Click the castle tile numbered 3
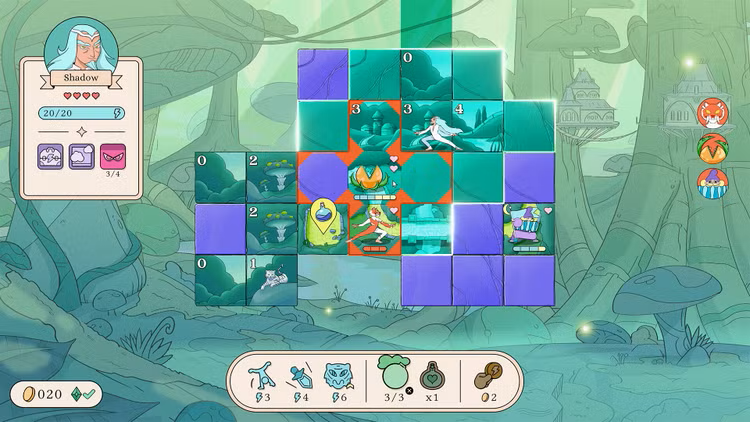Screen dimensions: 750x422 tap(374, 125)
